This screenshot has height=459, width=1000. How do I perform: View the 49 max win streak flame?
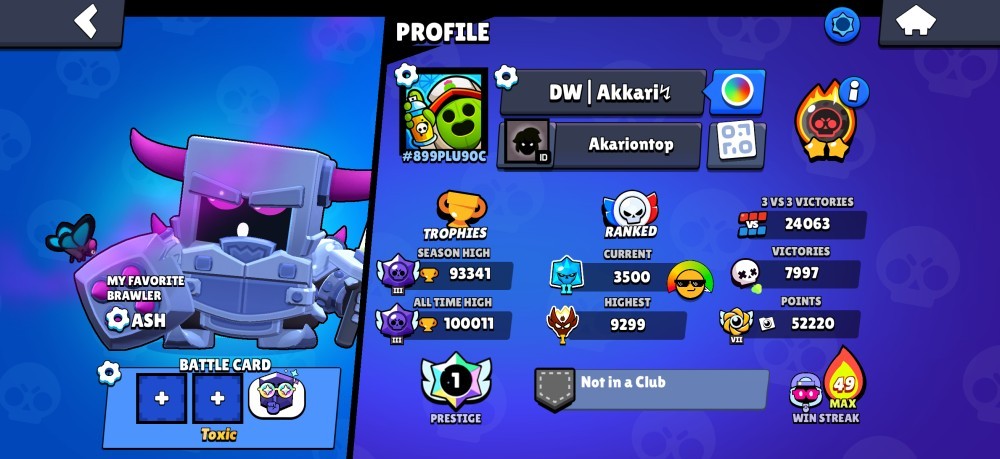843,379
